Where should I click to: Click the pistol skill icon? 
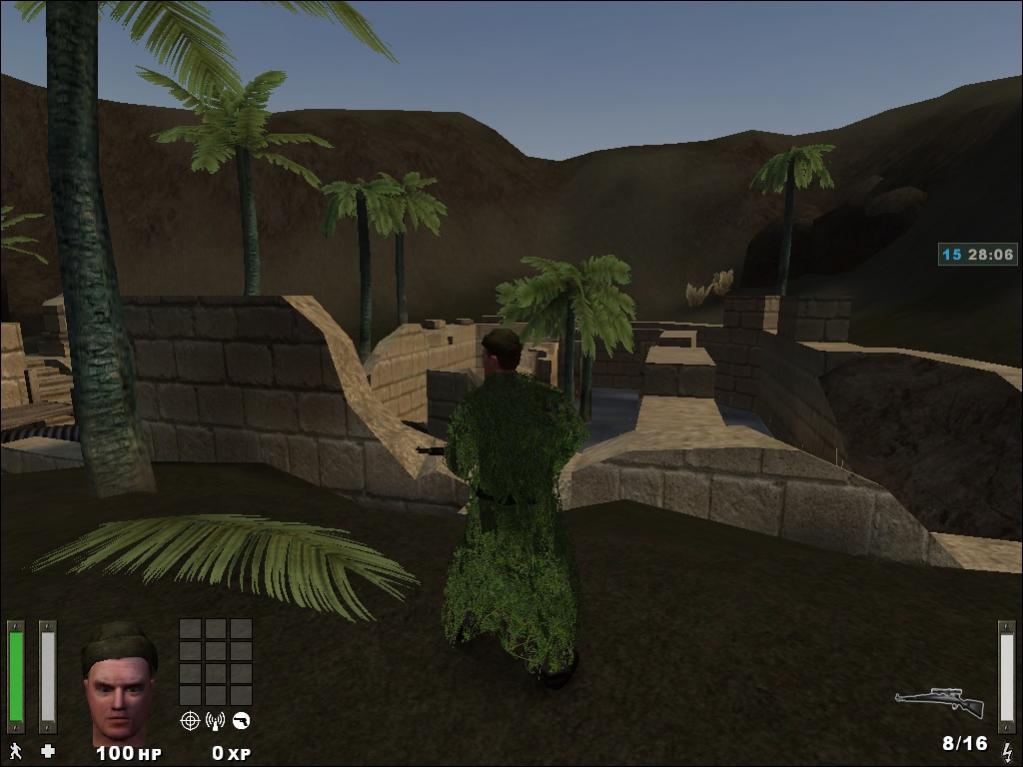click(241, 720)
